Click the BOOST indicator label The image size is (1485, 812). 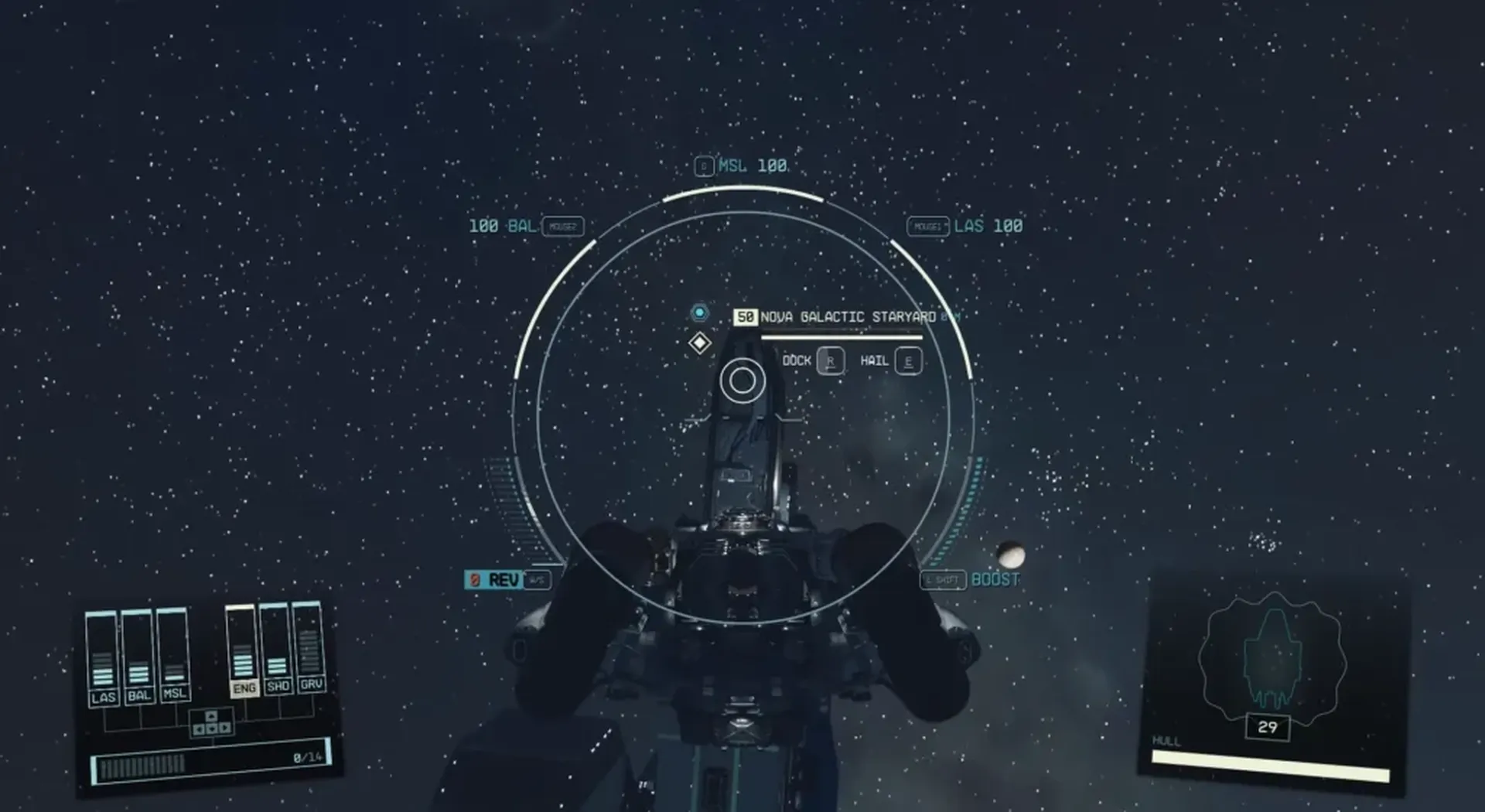pos(995,578)
